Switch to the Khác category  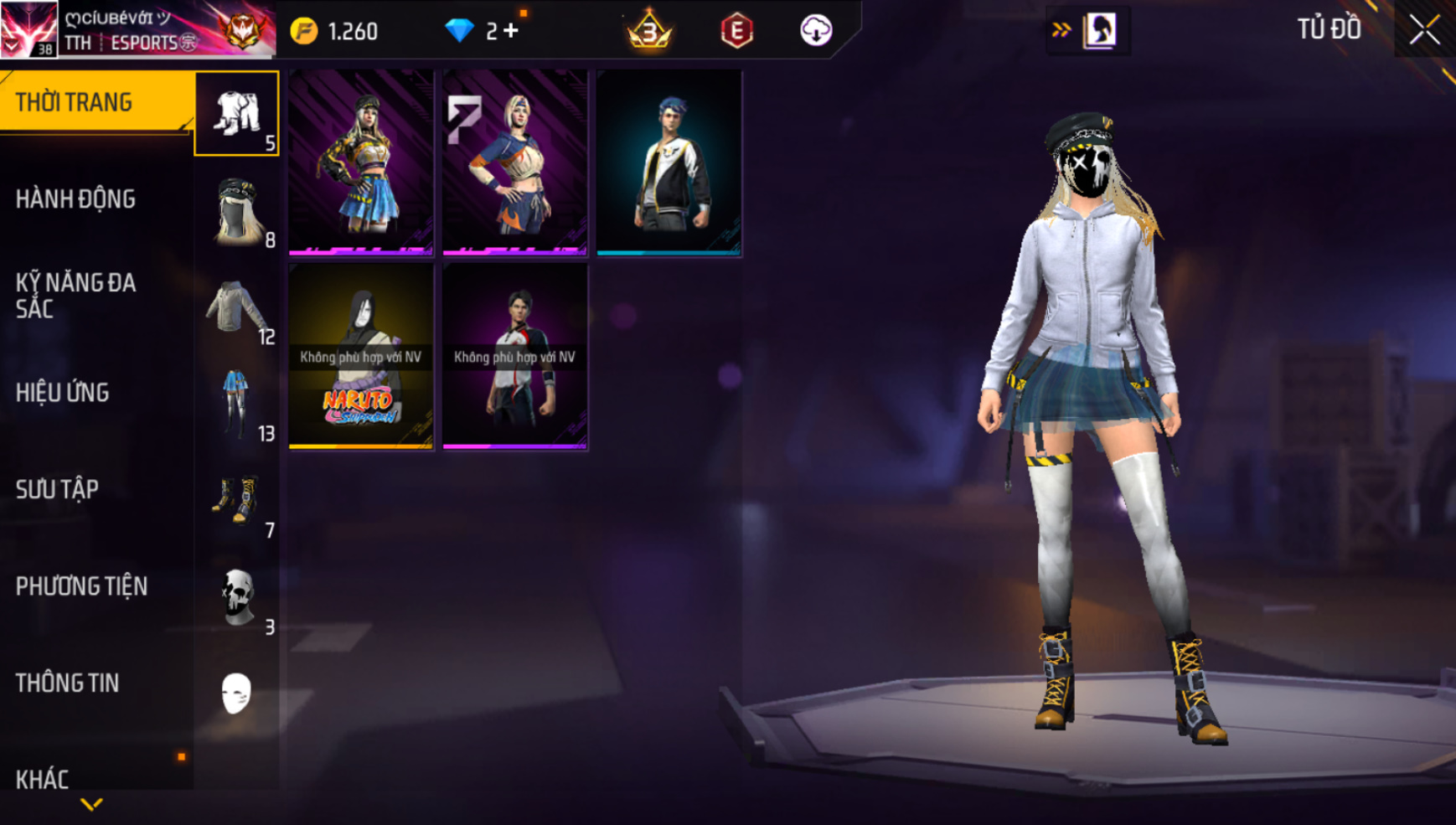(43, 779)
